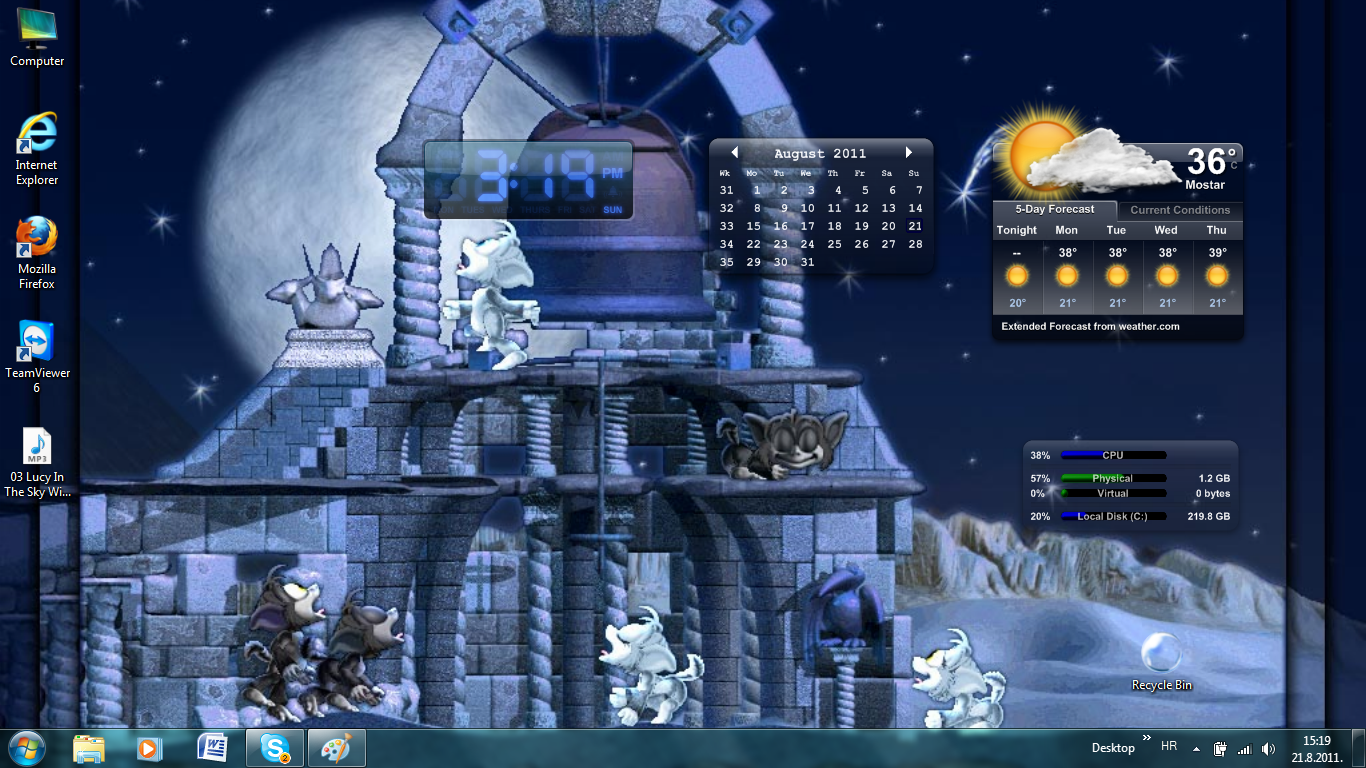Advance the calendar to September 2011

[x=908, y=152]
